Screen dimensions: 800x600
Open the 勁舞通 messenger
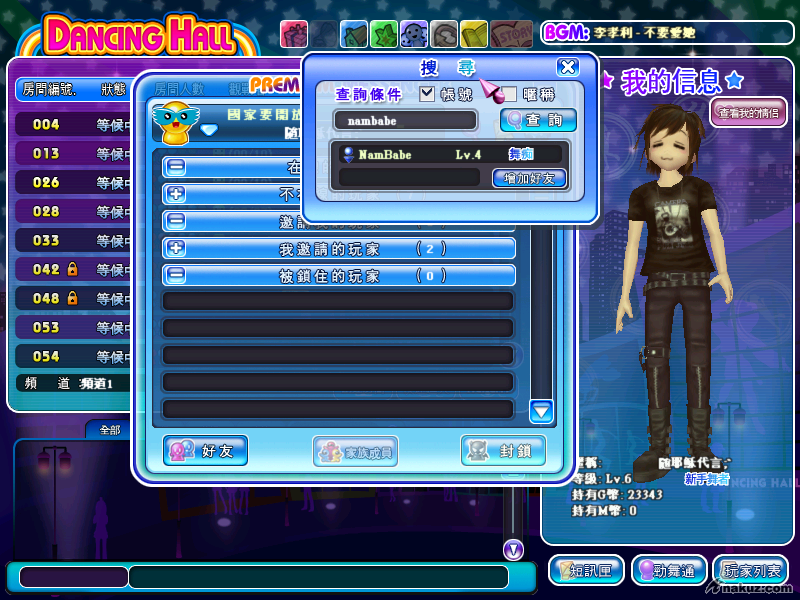pyautogui.click(x=669, y=570)
